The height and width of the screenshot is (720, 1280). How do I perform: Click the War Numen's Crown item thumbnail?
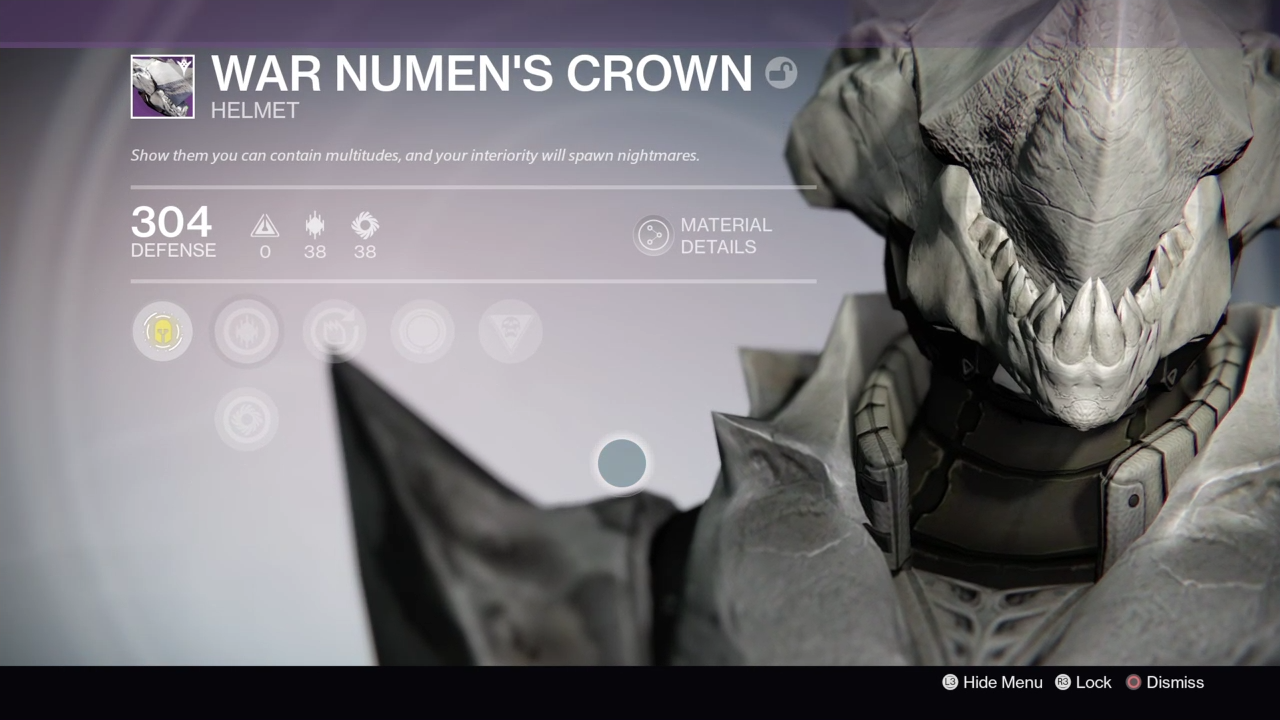pyautogui.click(x=162, y=87)
